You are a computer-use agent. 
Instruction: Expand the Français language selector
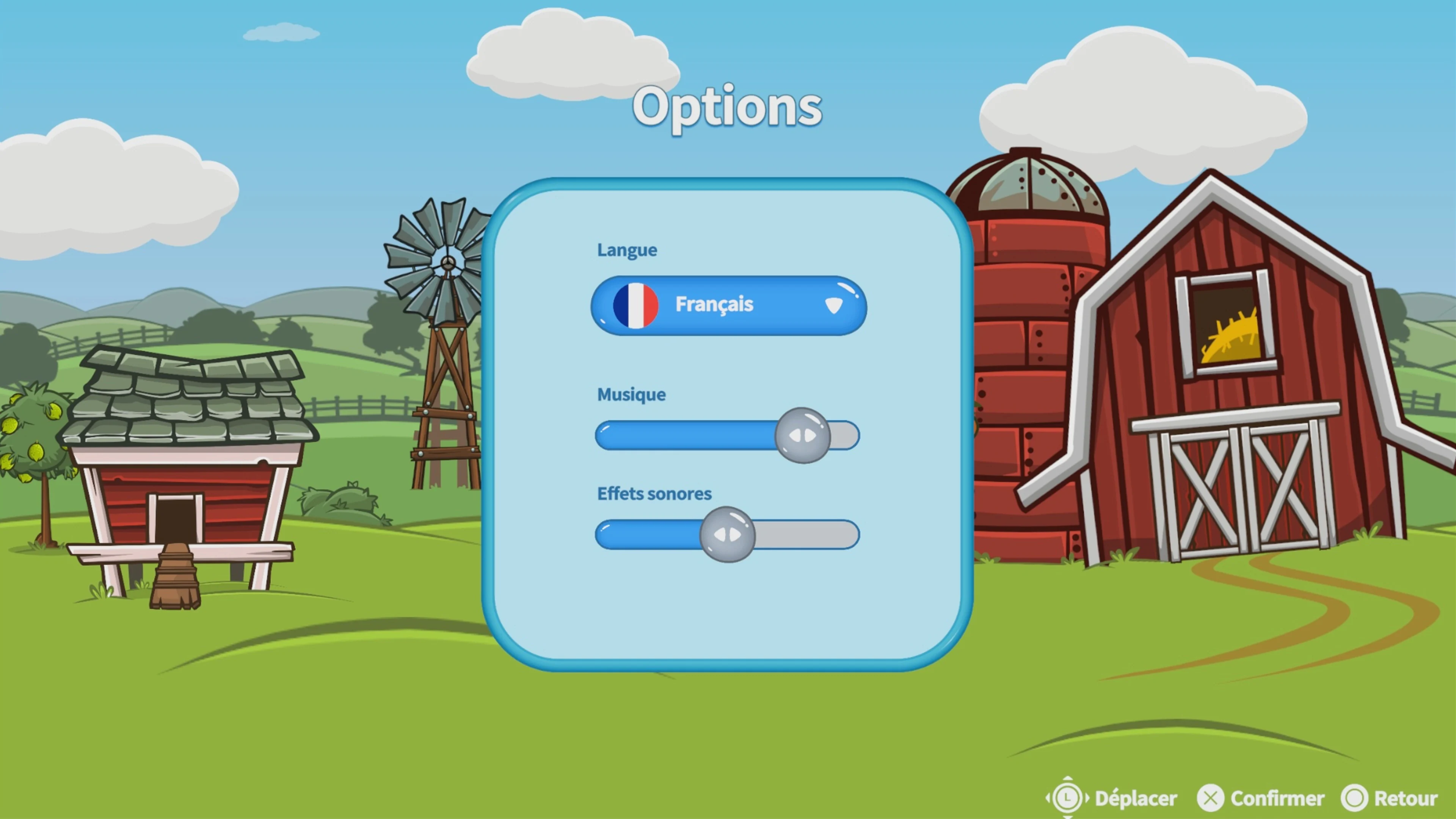(728, 305)
